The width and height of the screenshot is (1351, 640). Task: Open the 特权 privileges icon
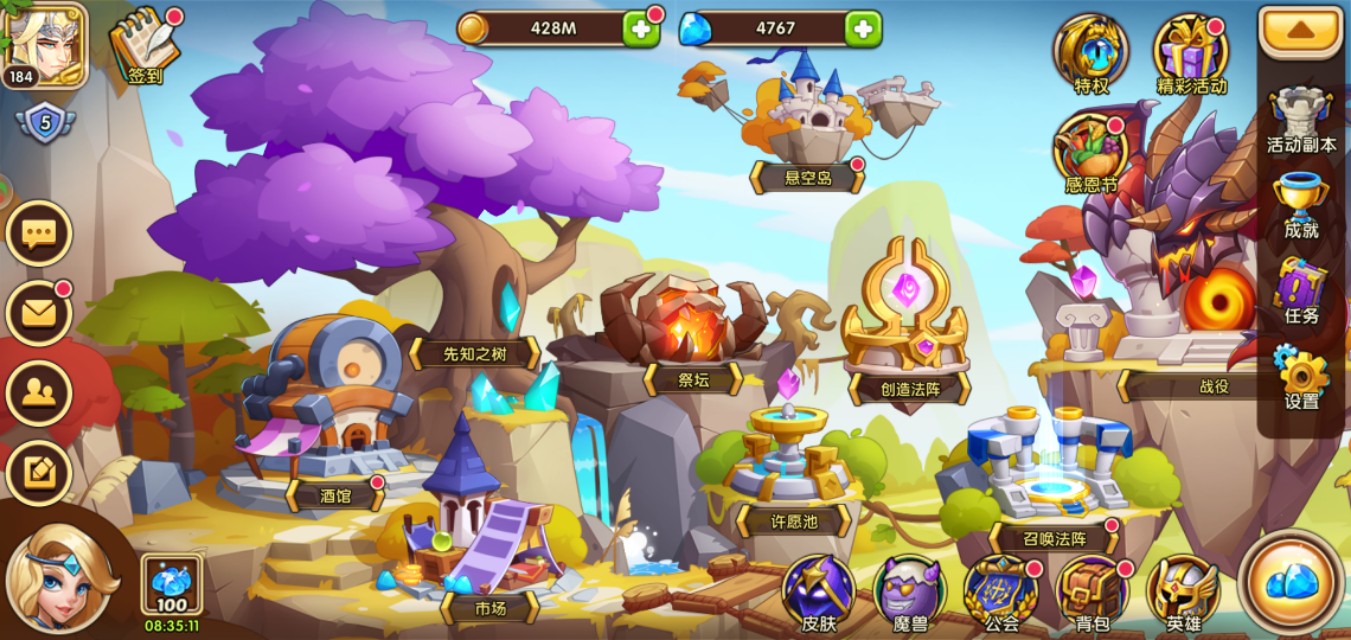click(x=1090, y=52)
